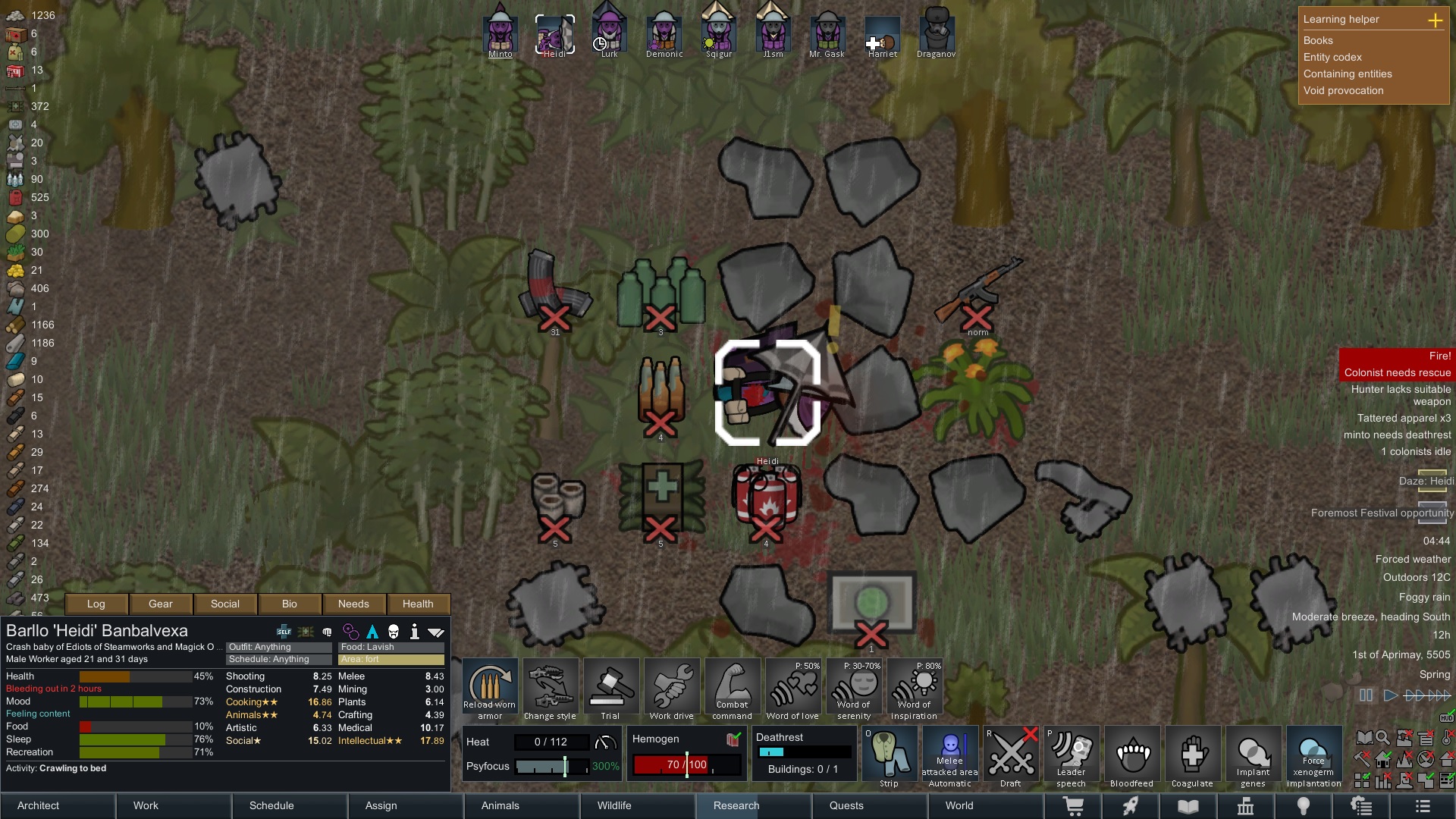This screenshot has width=1456, height=819.
Task: Change the Food: Lavish policy
Action: click(x=391, y=647)
